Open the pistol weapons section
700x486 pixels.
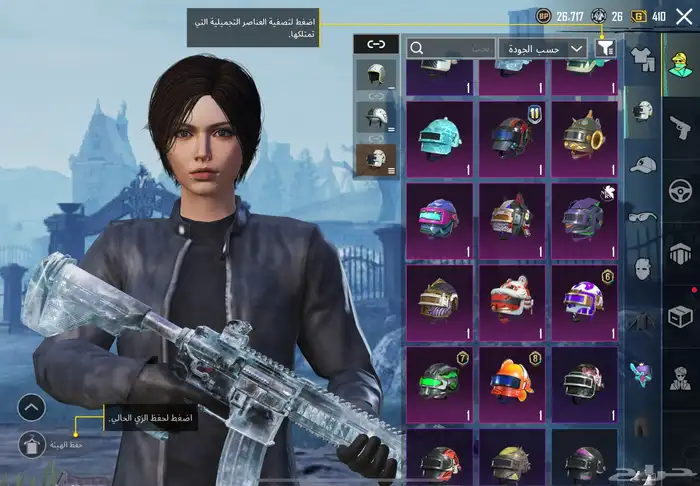680,126
